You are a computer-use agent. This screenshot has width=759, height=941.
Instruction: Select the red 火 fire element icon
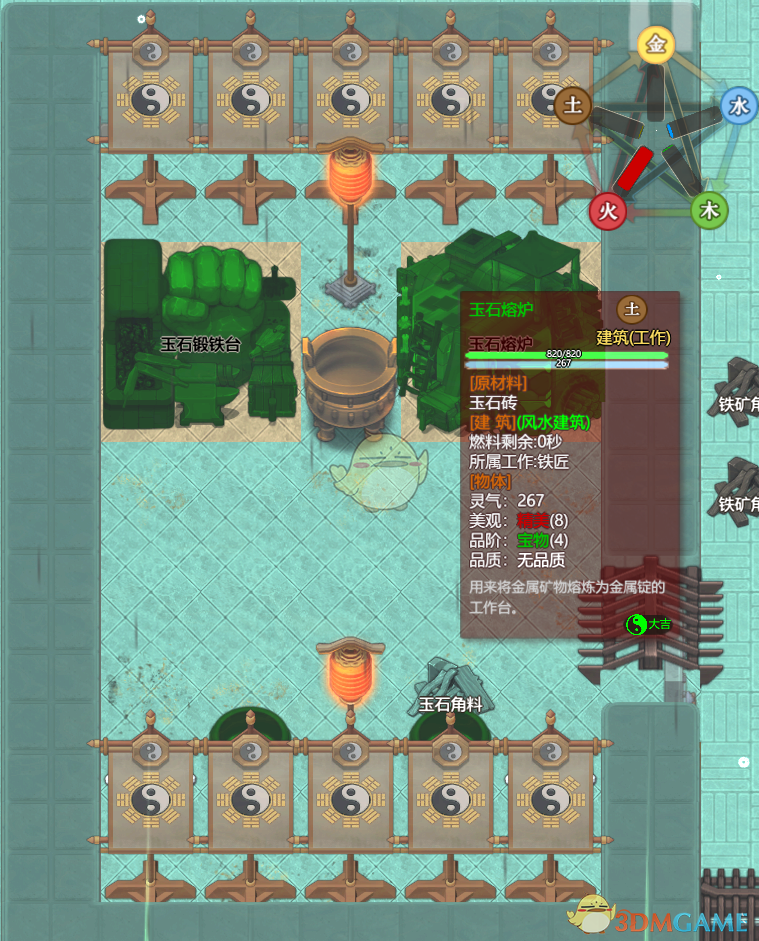click(607, 211)
